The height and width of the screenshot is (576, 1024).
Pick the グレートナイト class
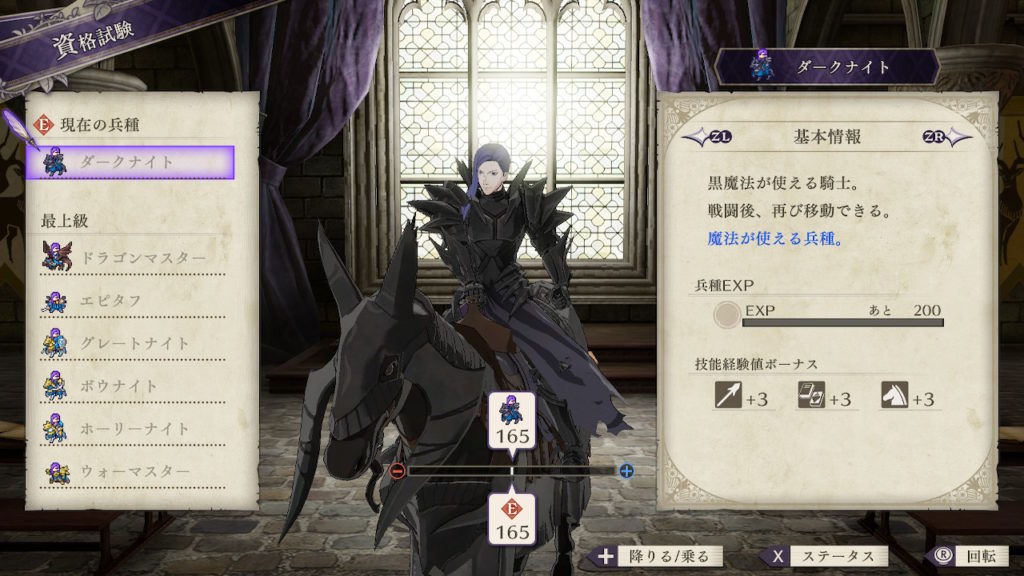(x=133, y=343)
